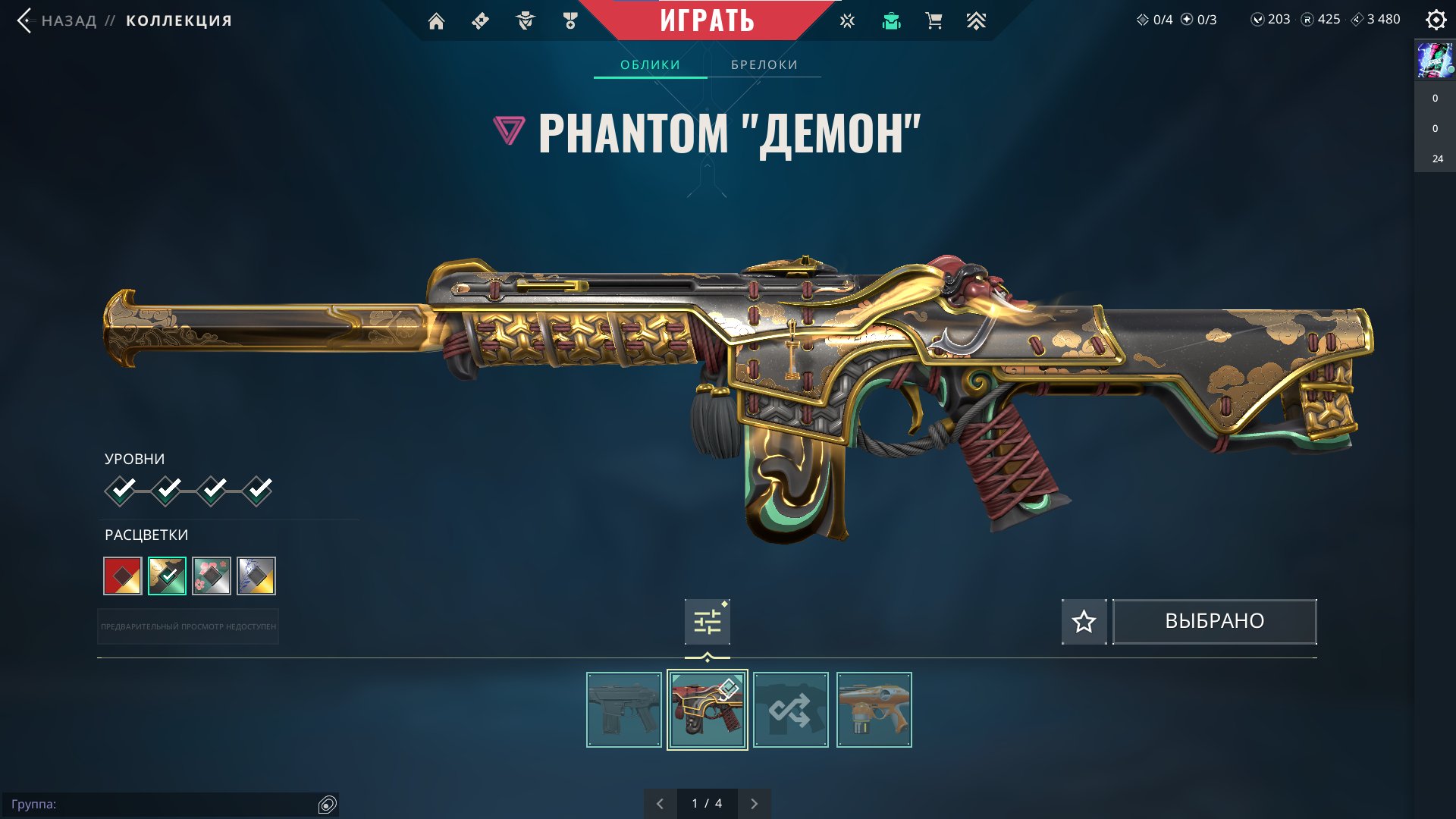
Task: Open the home screen icon
Action: [436, 21]
